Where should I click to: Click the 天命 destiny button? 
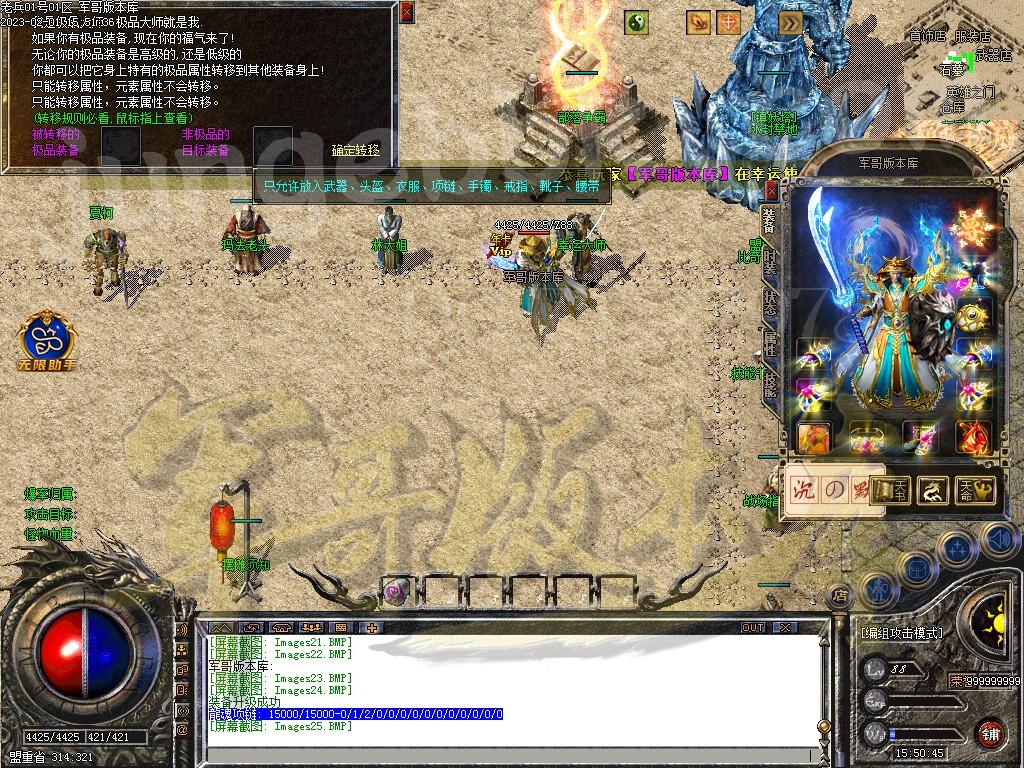[x=975, y=490]
